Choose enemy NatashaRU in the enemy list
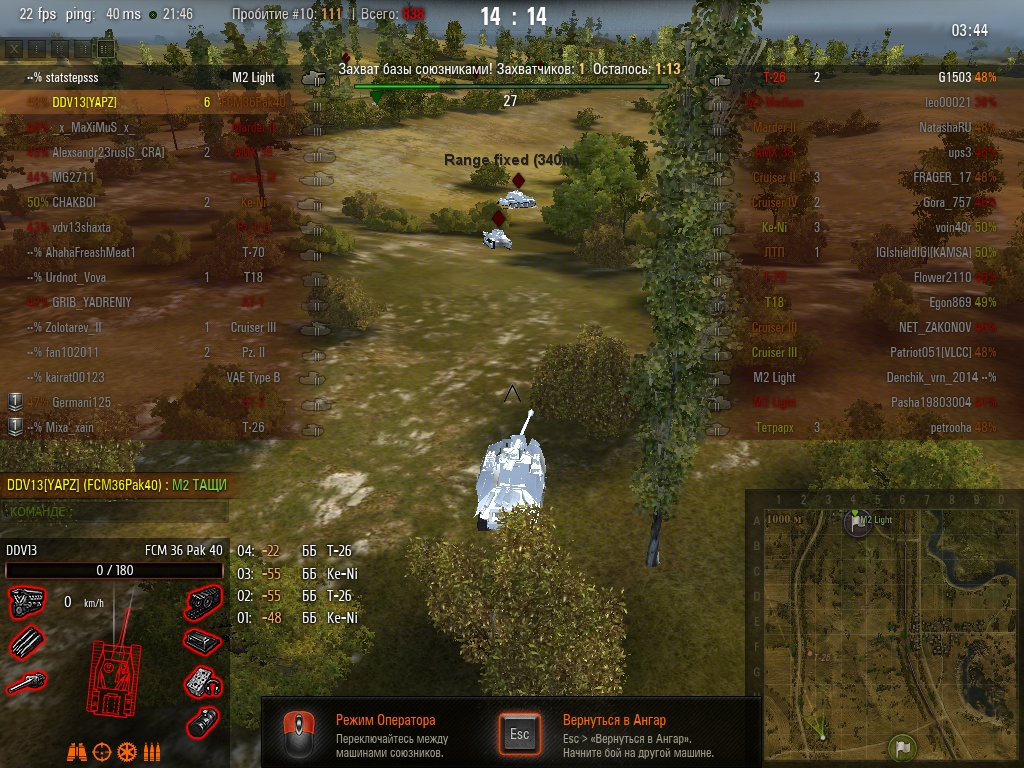 945,127
